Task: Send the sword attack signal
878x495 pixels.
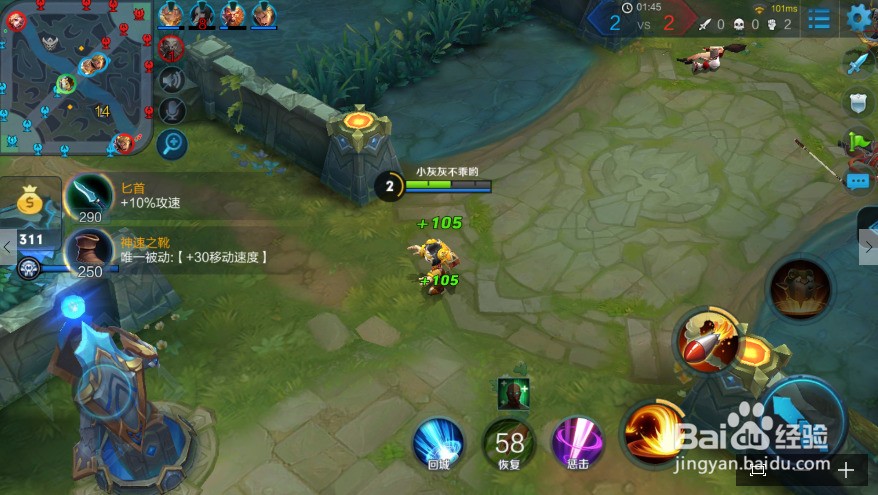Action: (x=857, y=65)
